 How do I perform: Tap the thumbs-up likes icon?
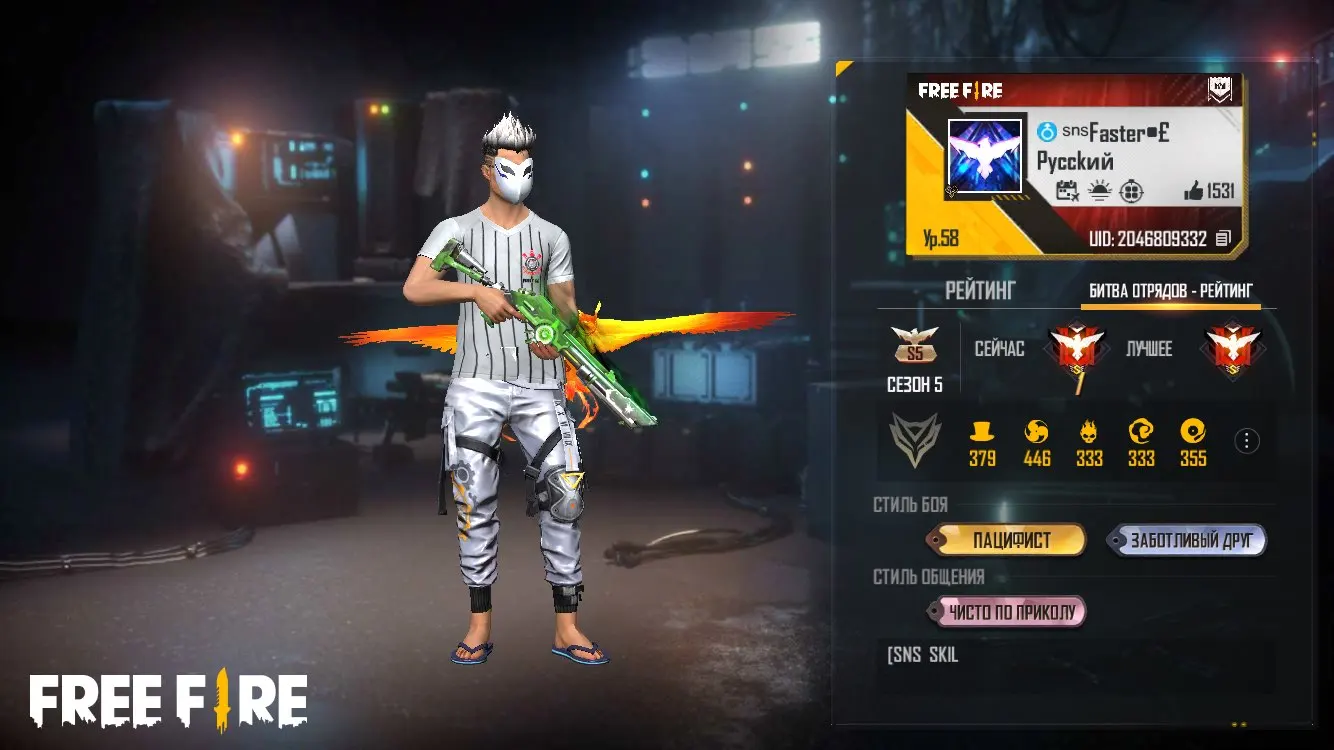[1193, 191]
